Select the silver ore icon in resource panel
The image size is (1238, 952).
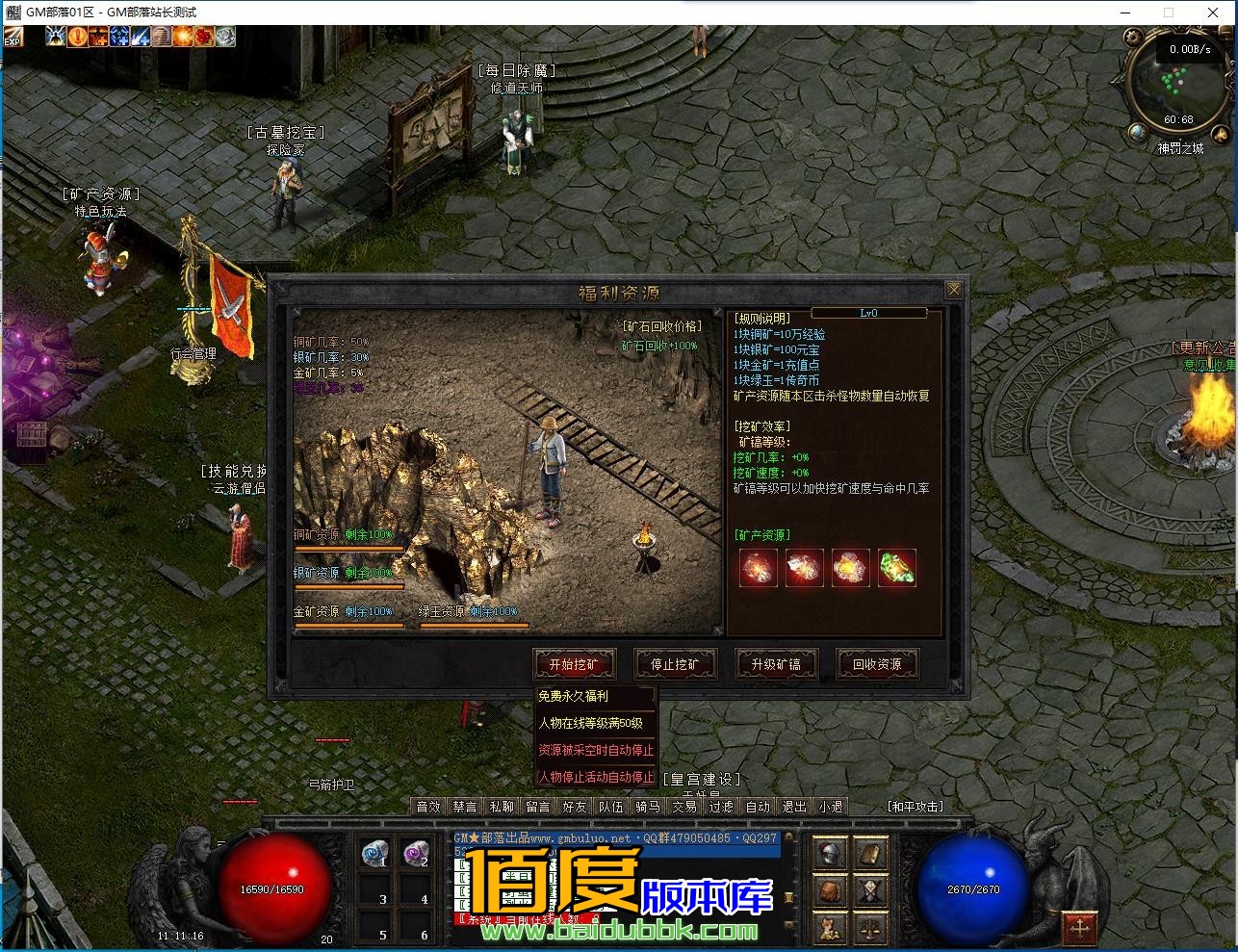point(805,570)
